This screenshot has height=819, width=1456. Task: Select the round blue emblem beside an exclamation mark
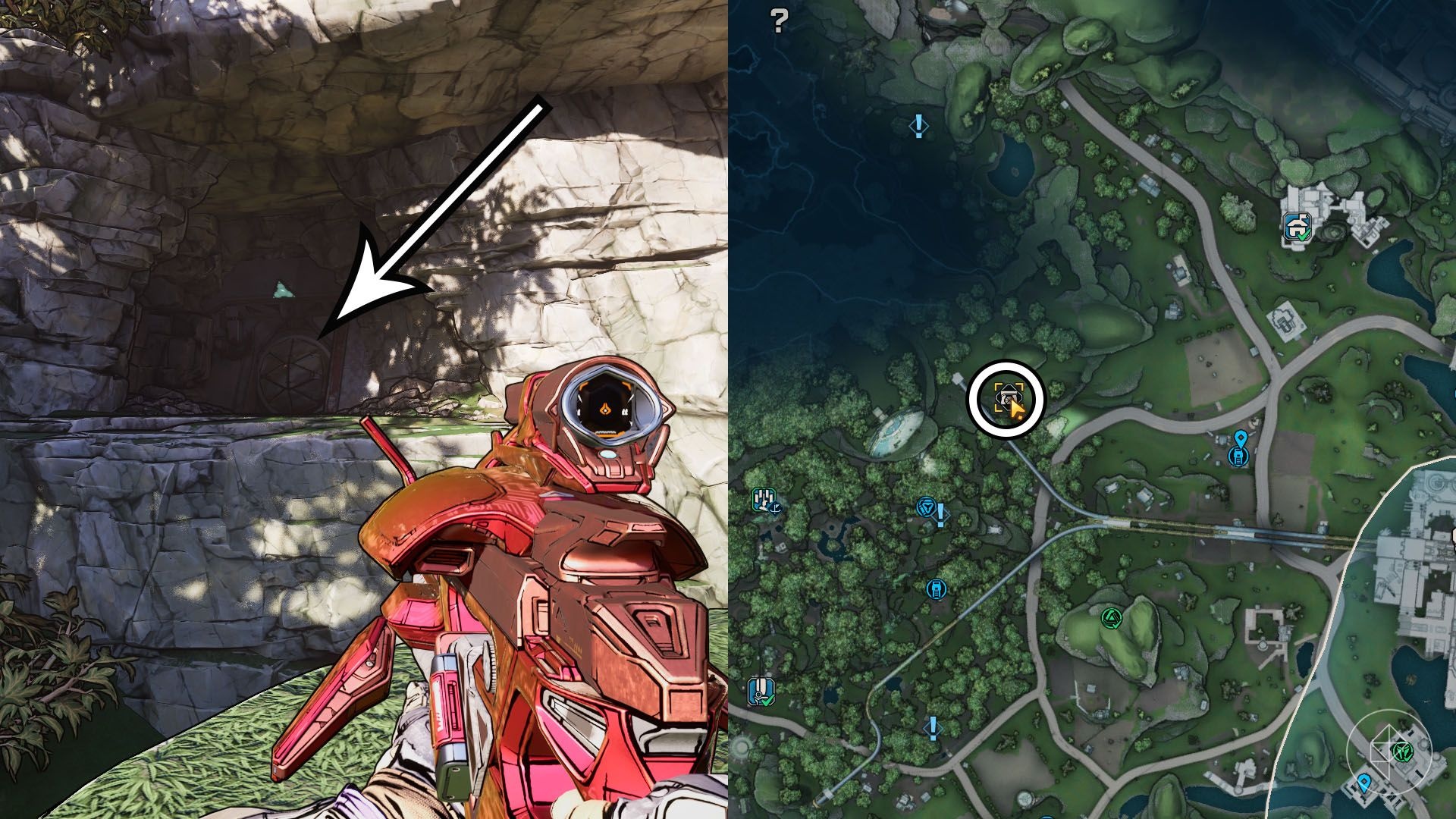coord(926,507)
